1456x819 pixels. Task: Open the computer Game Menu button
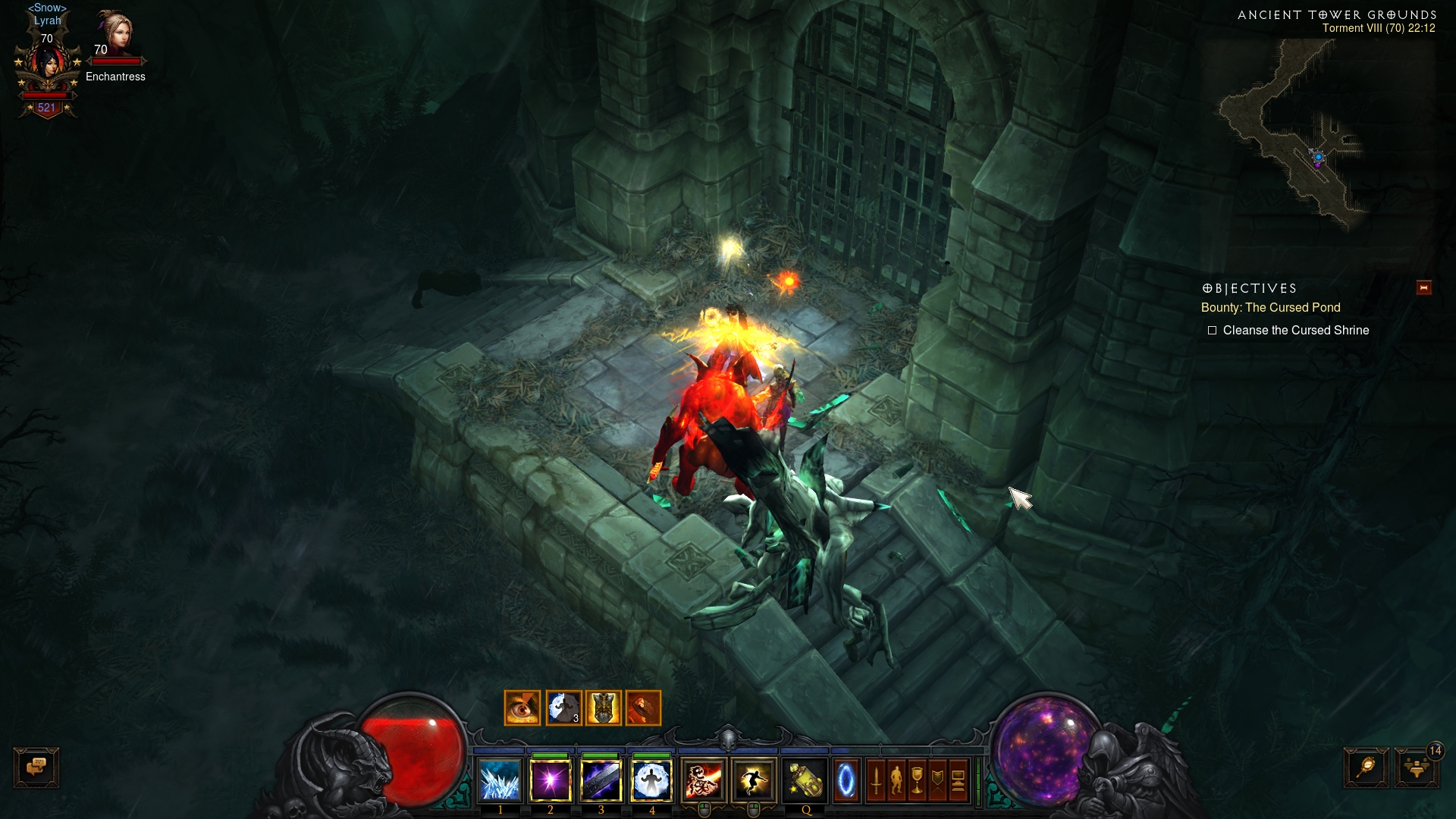coord(958,780)
